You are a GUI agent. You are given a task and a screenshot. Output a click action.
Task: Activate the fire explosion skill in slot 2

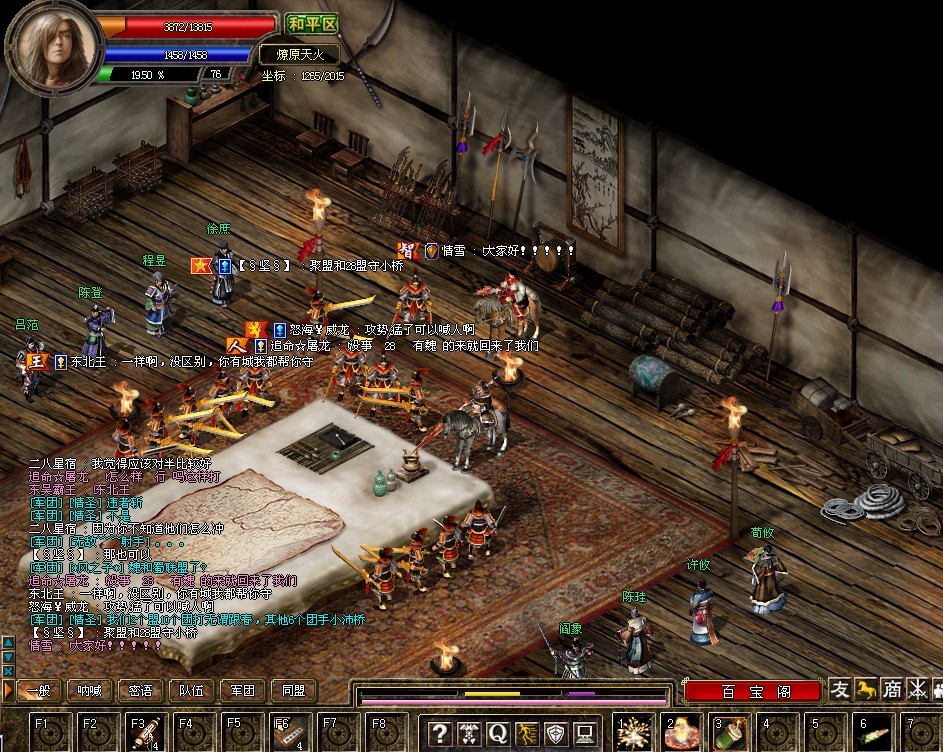[682, 733]
